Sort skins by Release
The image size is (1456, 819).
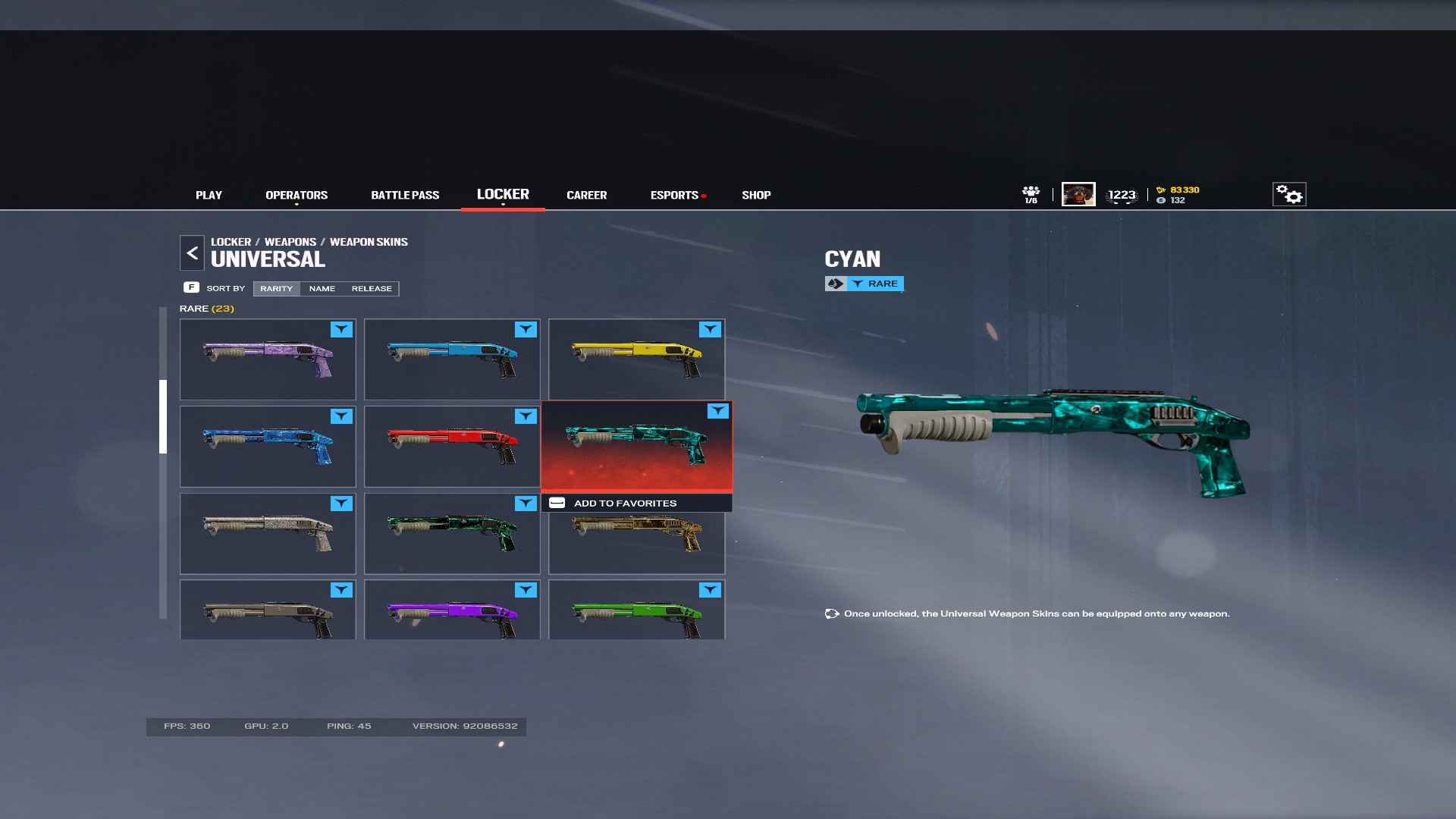point(372,289)
